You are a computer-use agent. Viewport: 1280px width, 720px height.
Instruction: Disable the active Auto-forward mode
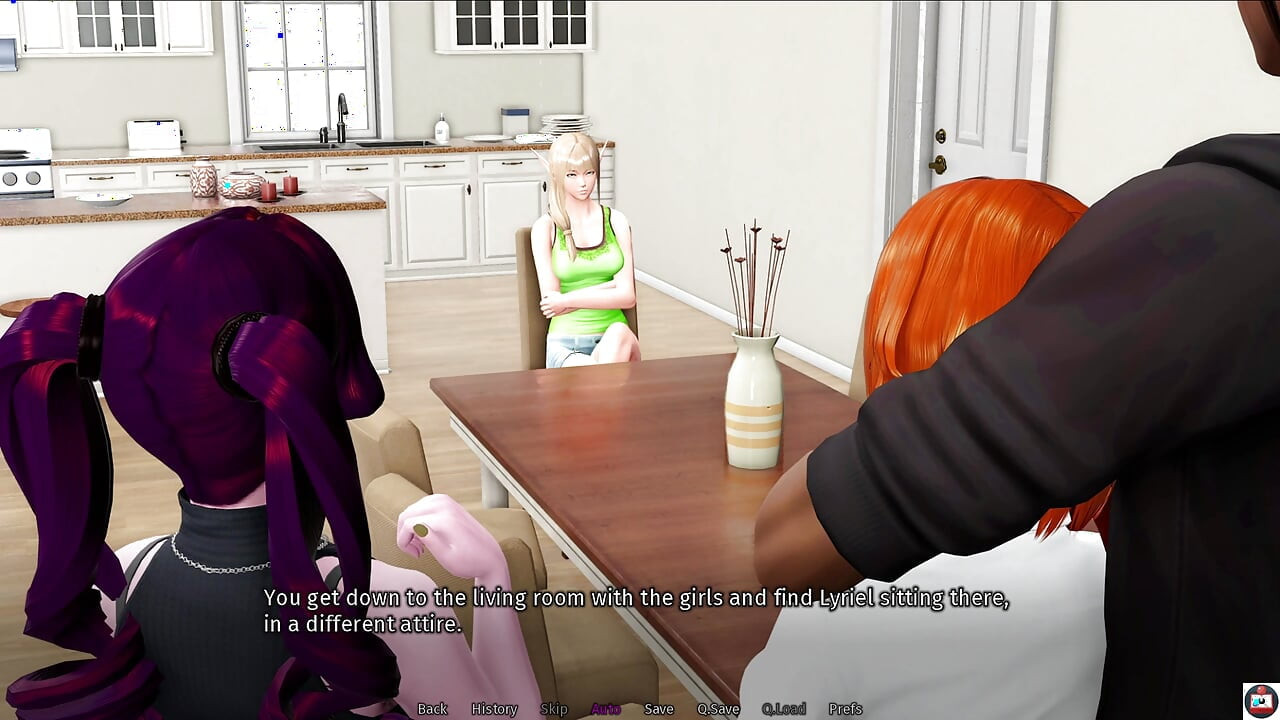[604, 708]
